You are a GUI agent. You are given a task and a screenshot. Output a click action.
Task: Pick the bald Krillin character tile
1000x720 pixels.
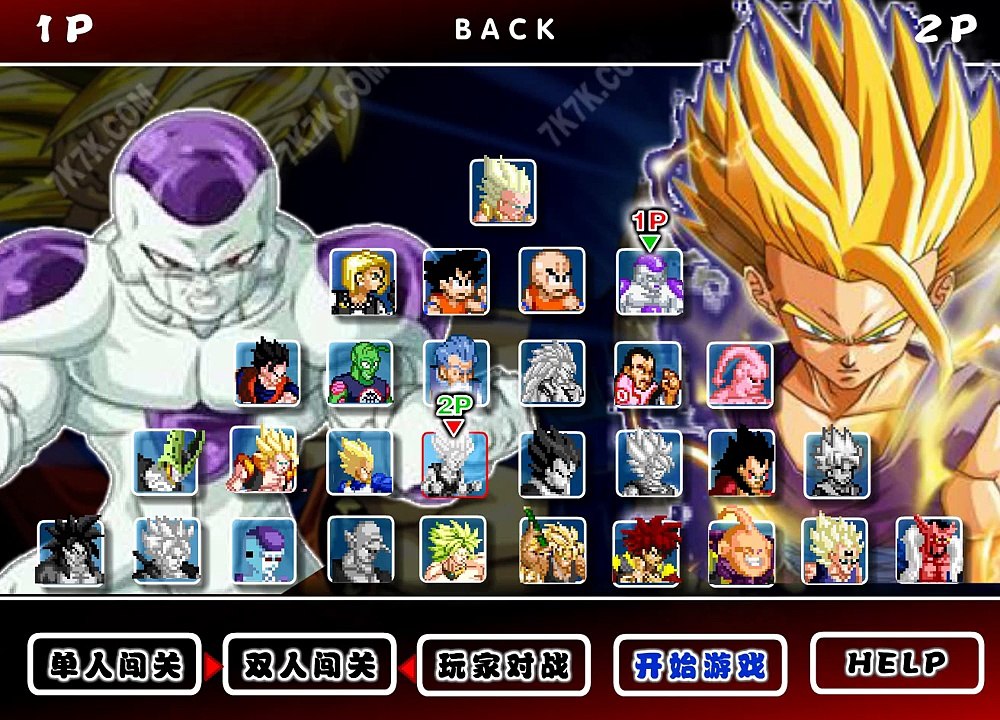point(551,281)
